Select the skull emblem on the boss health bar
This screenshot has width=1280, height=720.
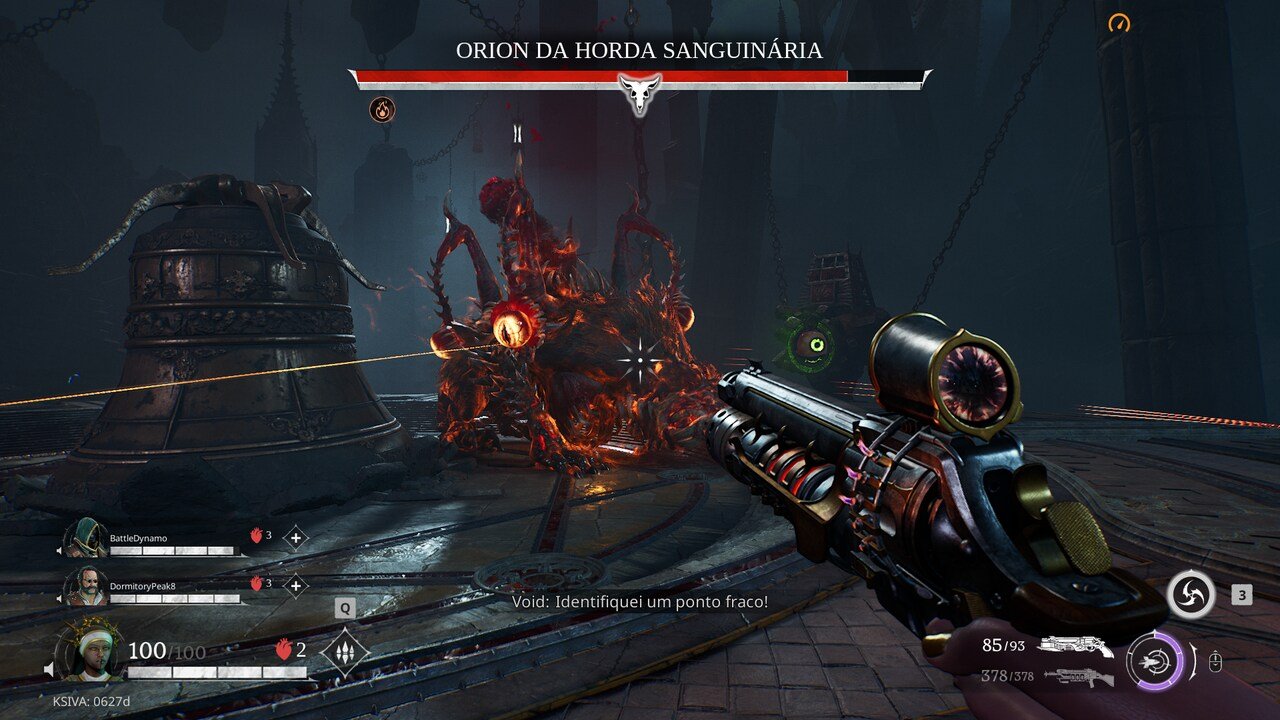[640, 94]
